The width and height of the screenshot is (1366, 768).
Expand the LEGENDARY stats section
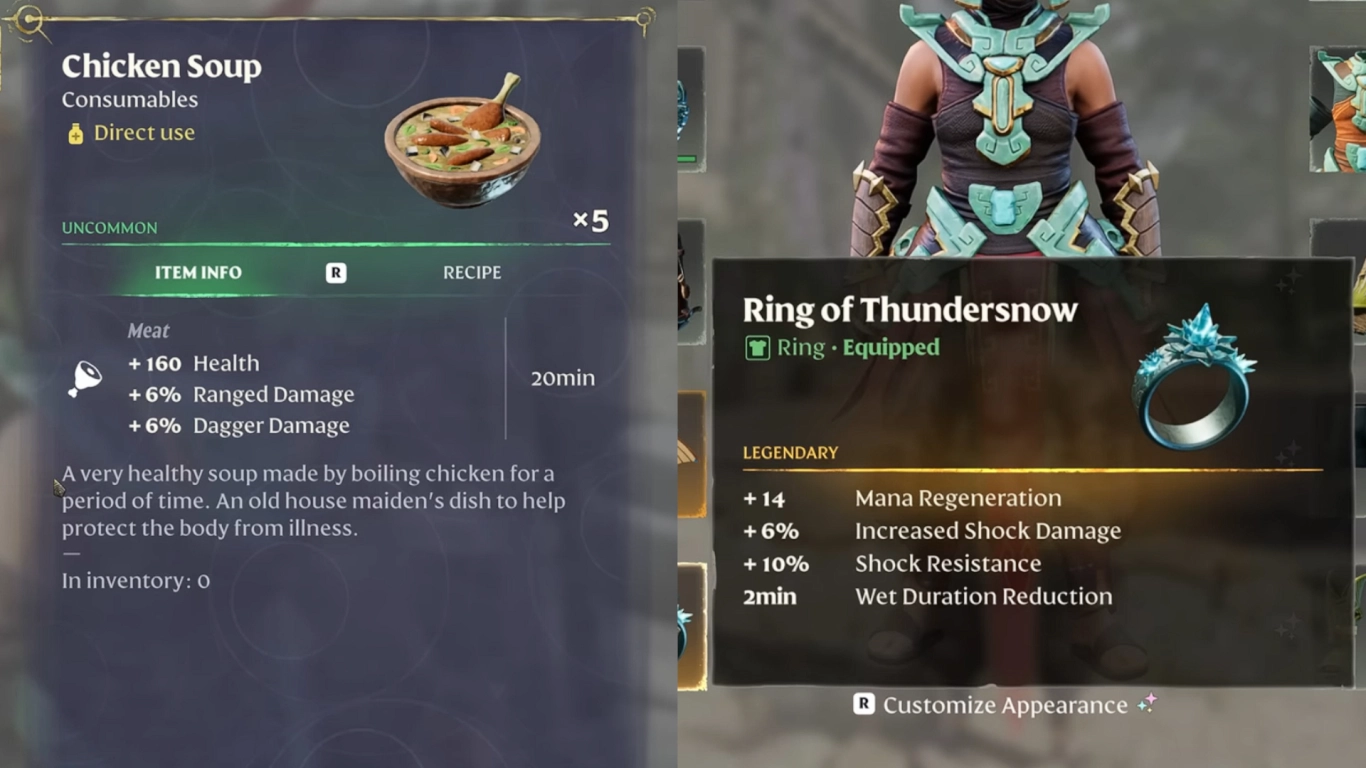click(x=790, y=452)
